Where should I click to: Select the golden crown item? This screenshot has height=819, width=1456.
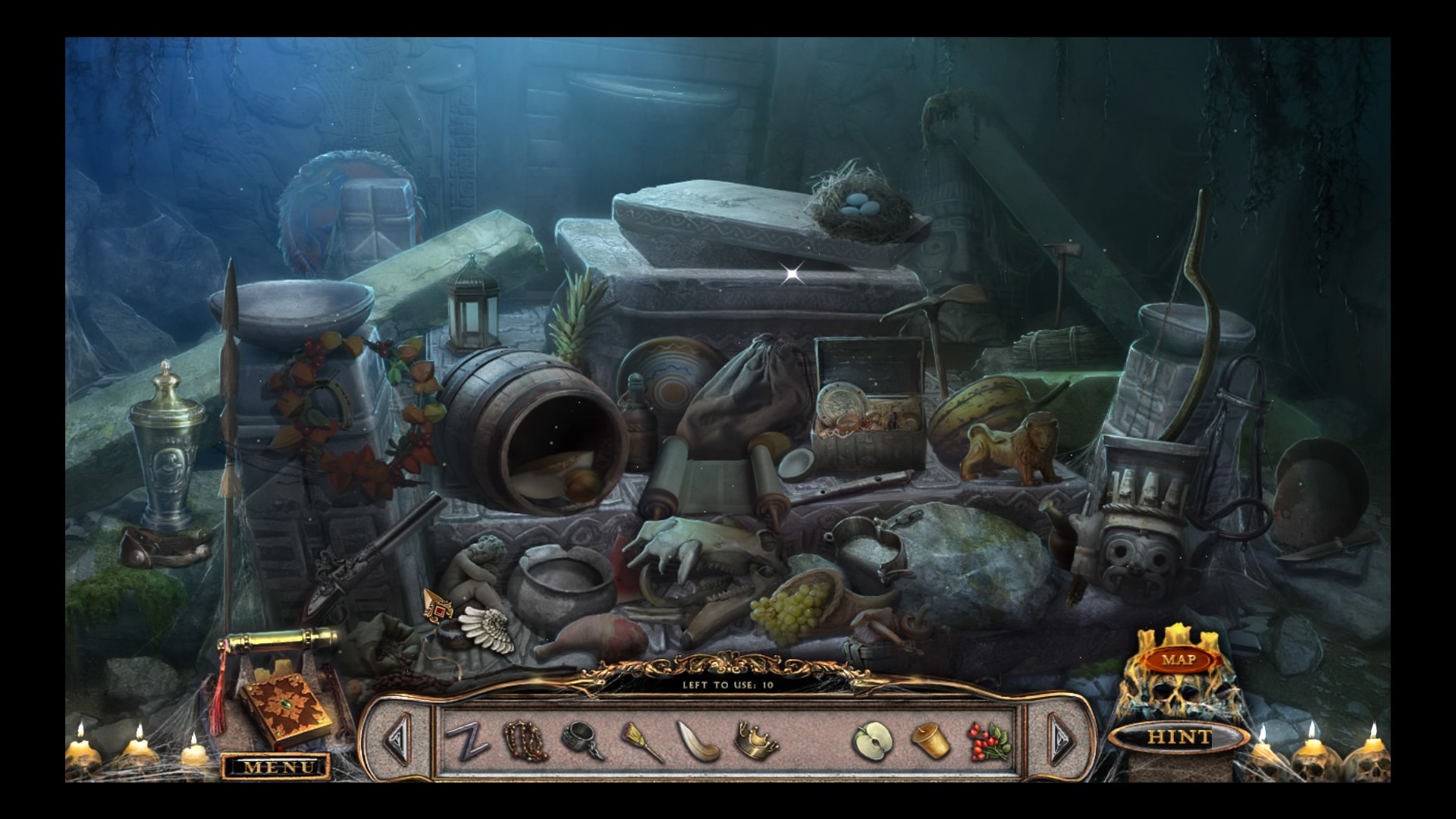756,739
